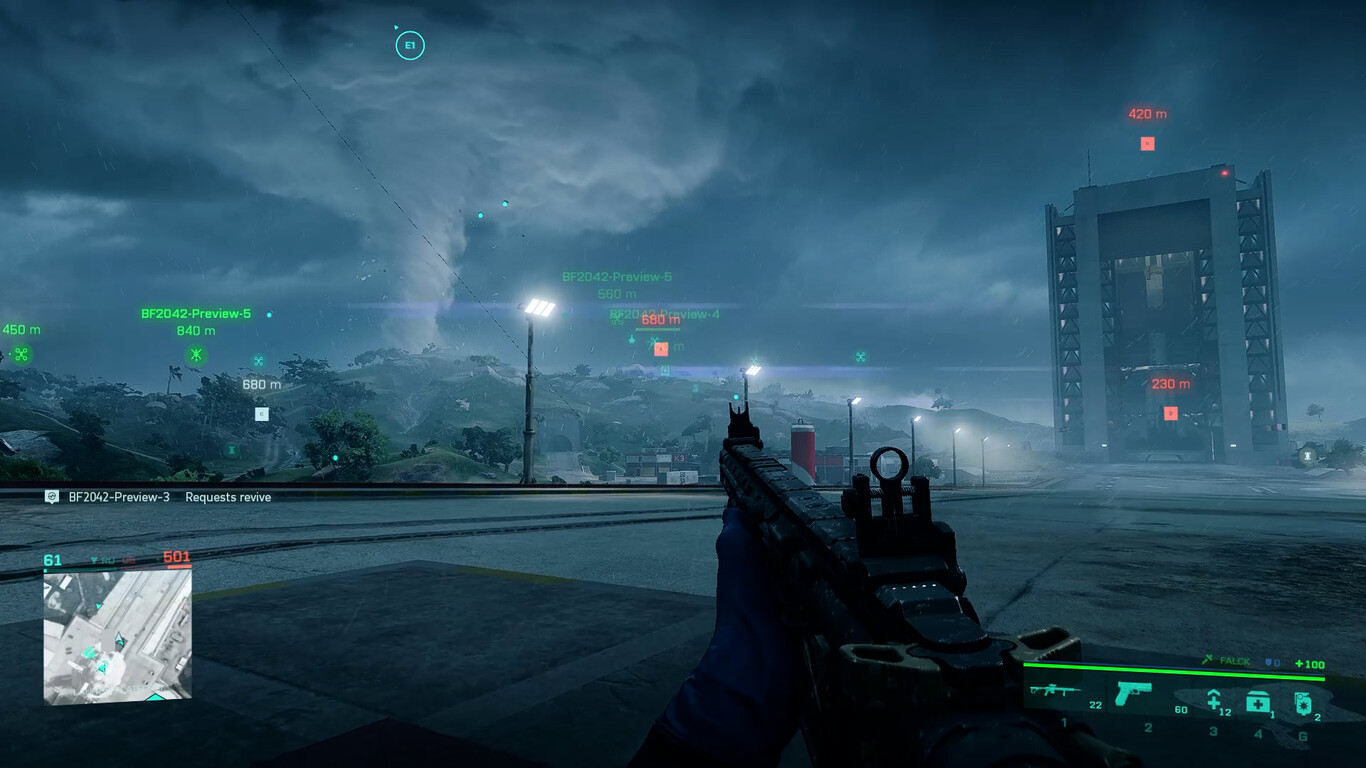Select the E1 objective marker

[409, 45]
